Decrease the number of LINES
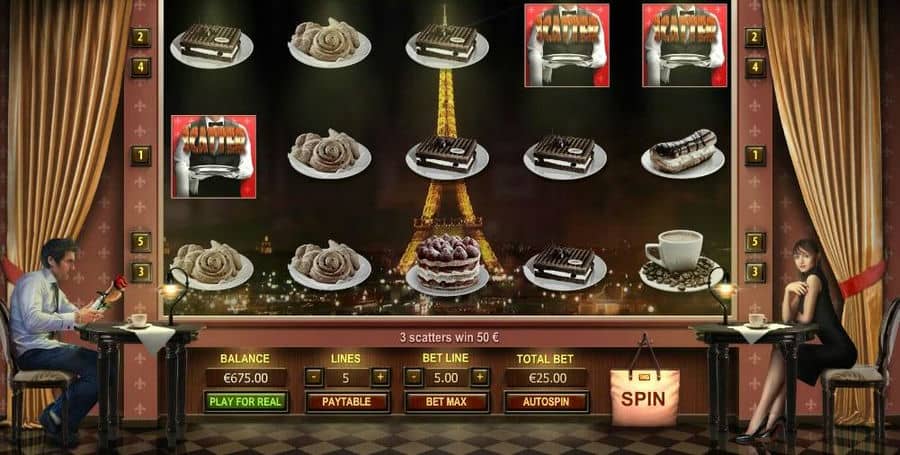Viewport: 900px width, 455px height. pyautogui.click(x=314, y=377)
